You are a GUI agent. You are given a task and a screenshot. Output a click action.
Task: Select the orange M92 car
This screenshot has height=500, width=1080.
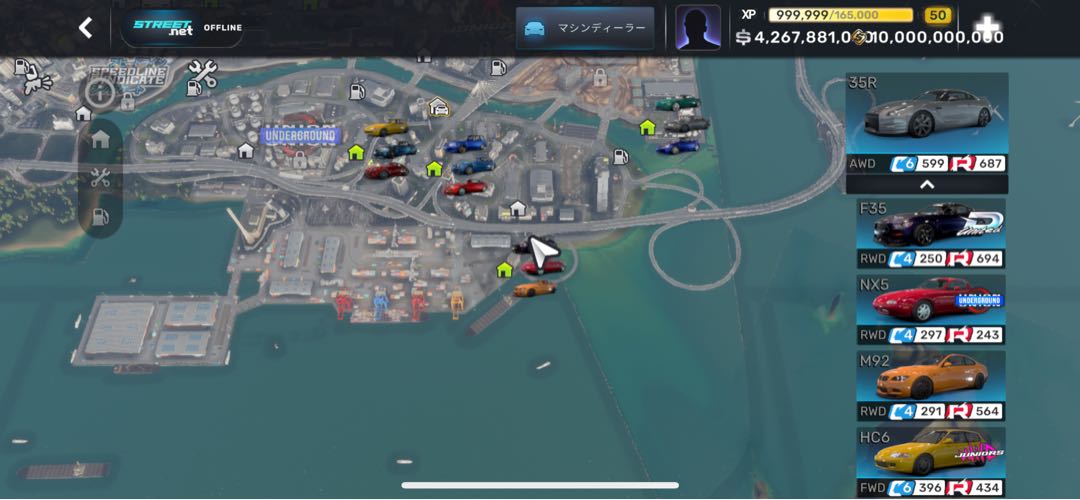tap(930, 385)
